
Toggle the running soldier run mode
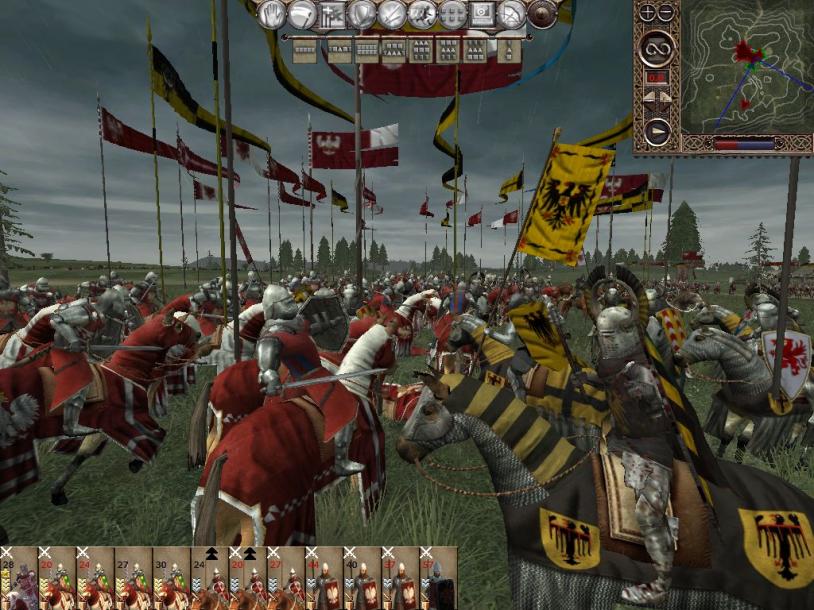(x=422, y=14)
